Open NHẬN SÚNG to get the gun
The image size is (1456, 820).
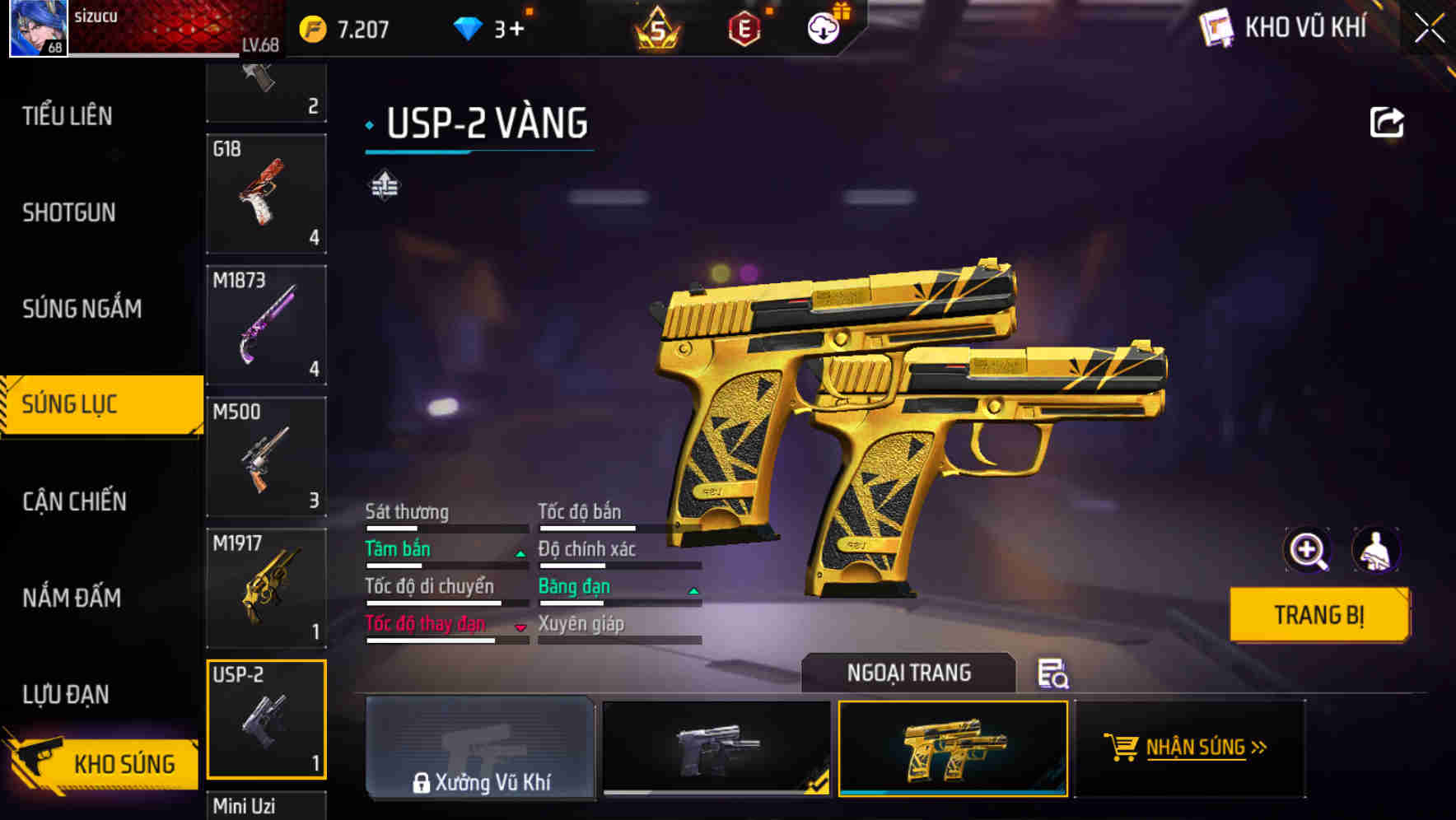pyautogui.click(x=1196, y=749)
